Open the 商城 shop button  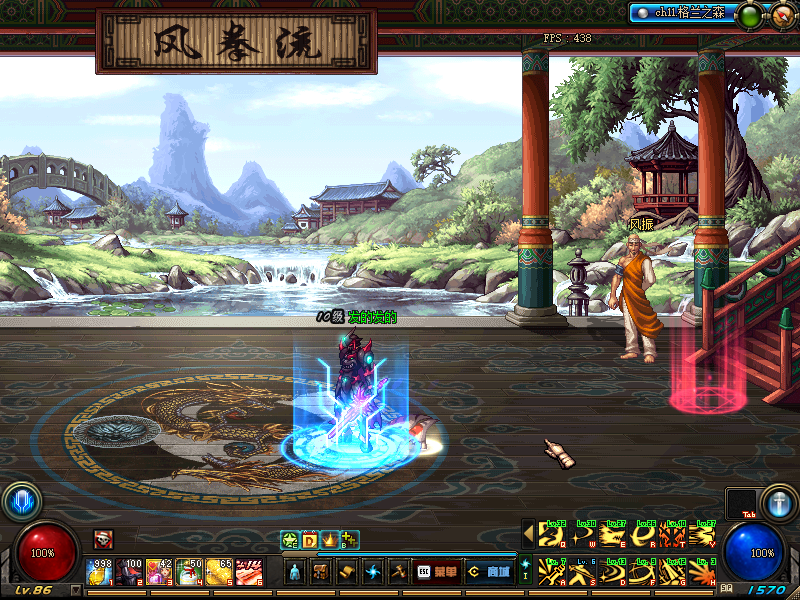489,572
